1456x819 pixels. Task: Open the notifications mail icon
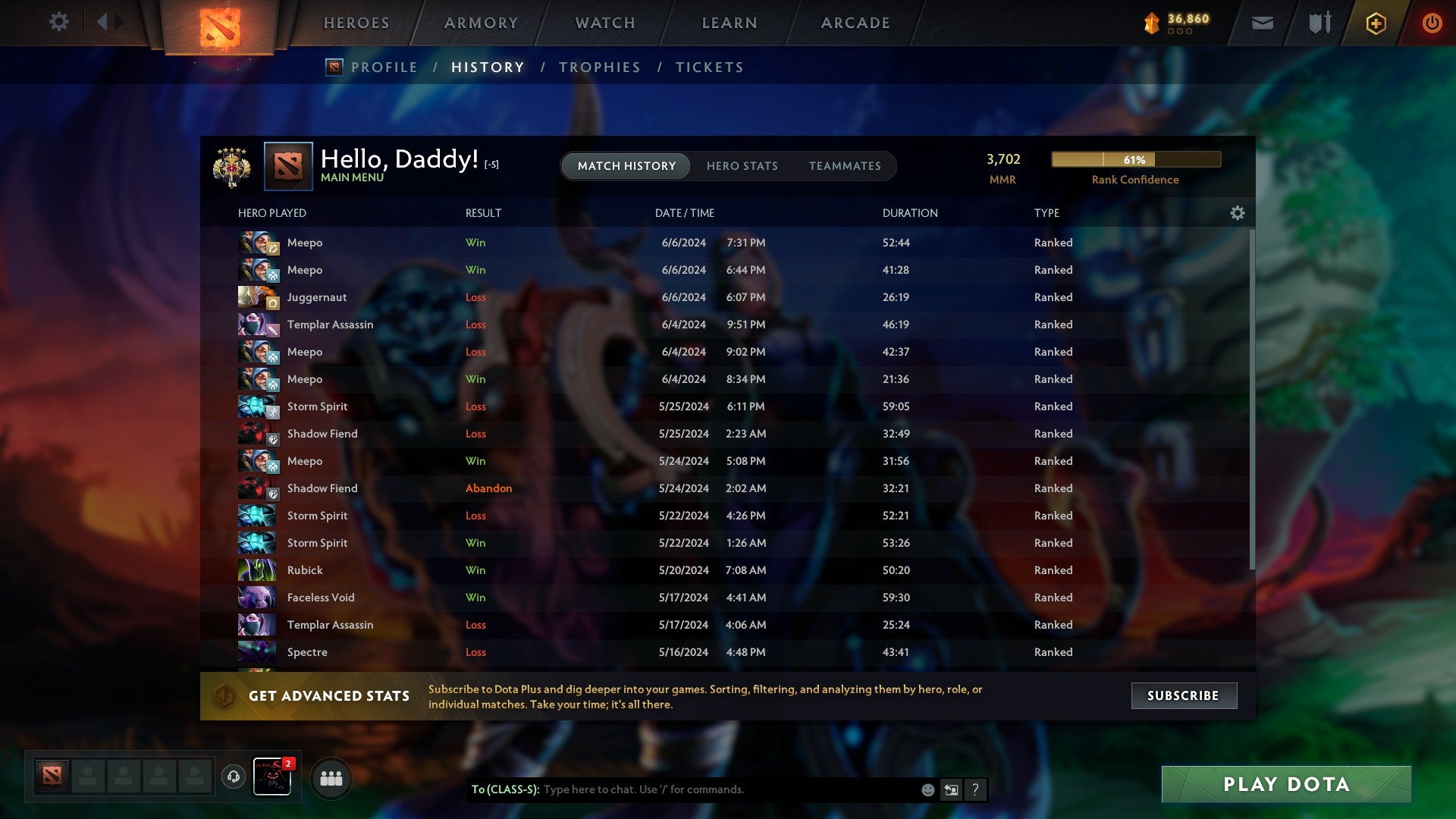tap(1262, 24)
